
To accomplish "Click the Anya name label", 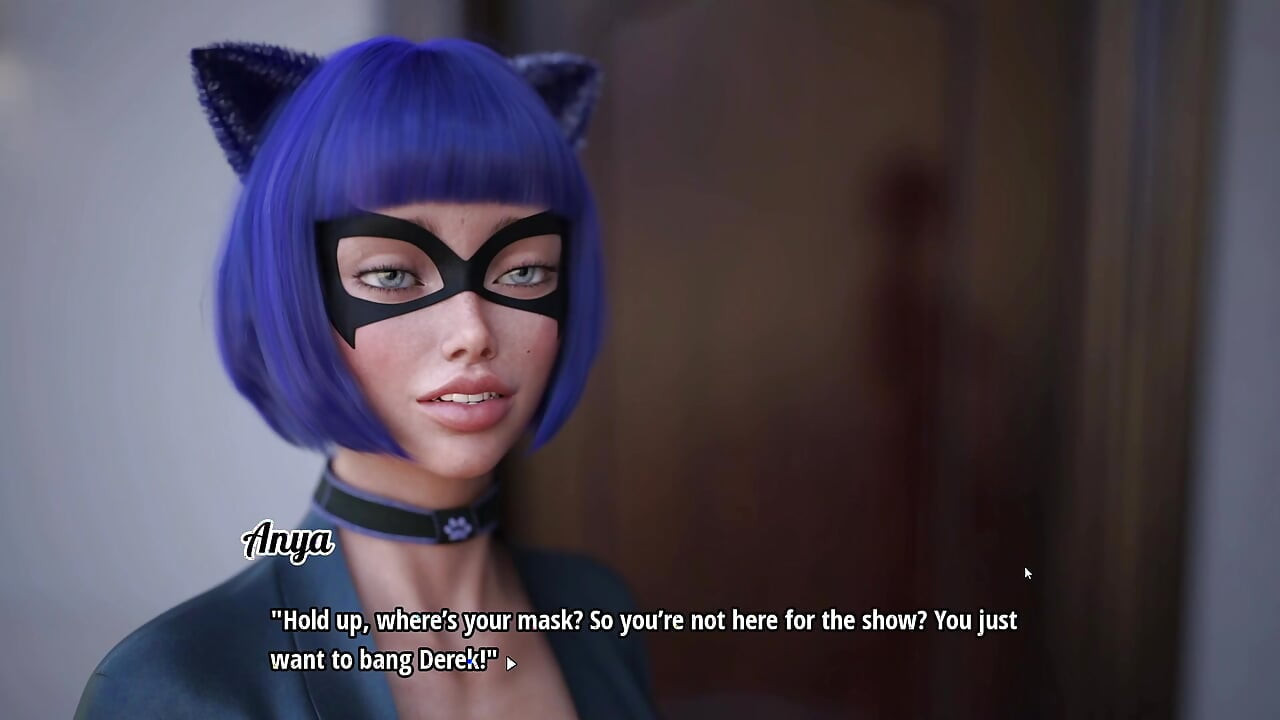I will click(x=288, y=543).
